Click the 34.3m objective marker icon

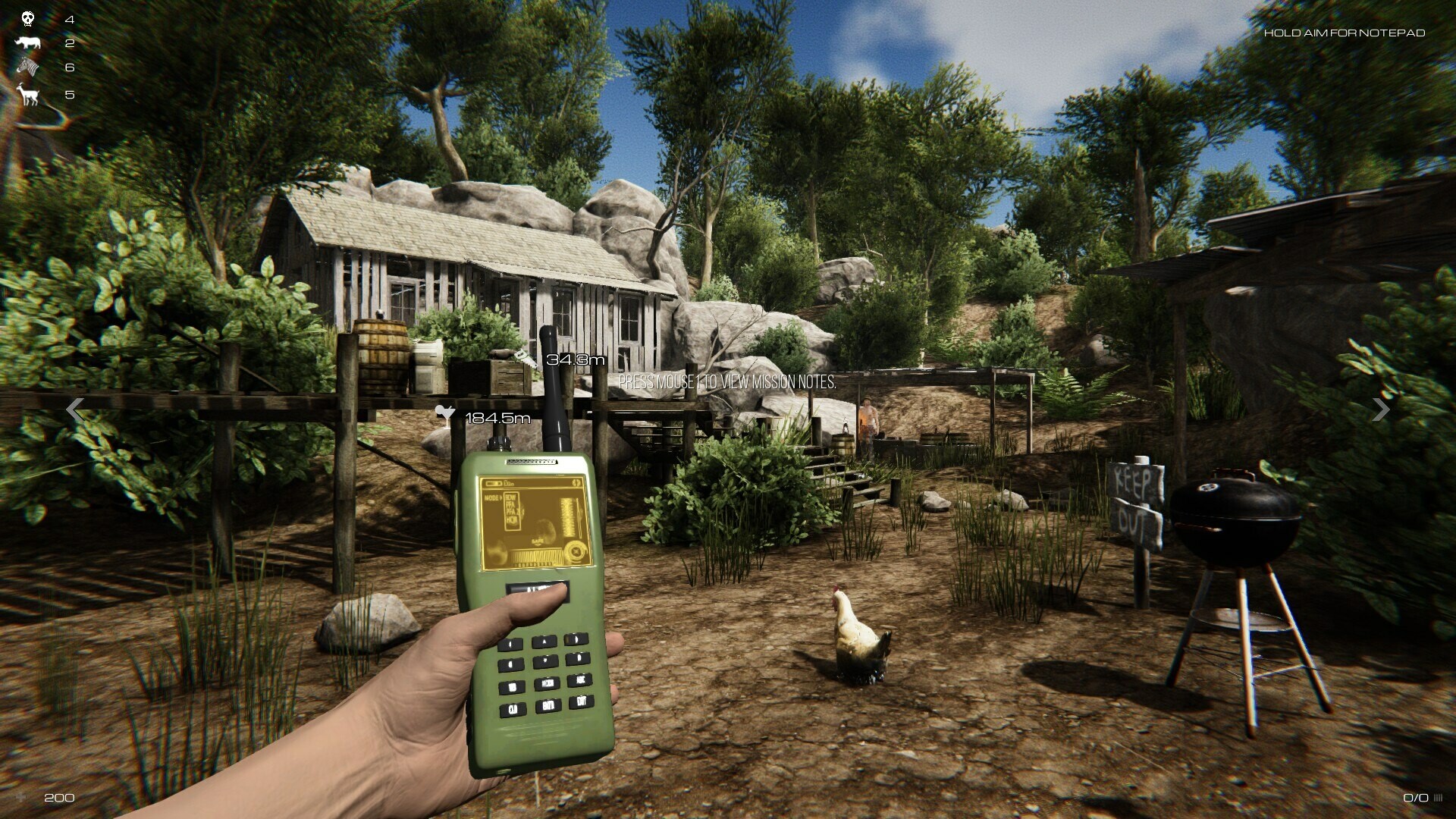click(x=524, y=357)
